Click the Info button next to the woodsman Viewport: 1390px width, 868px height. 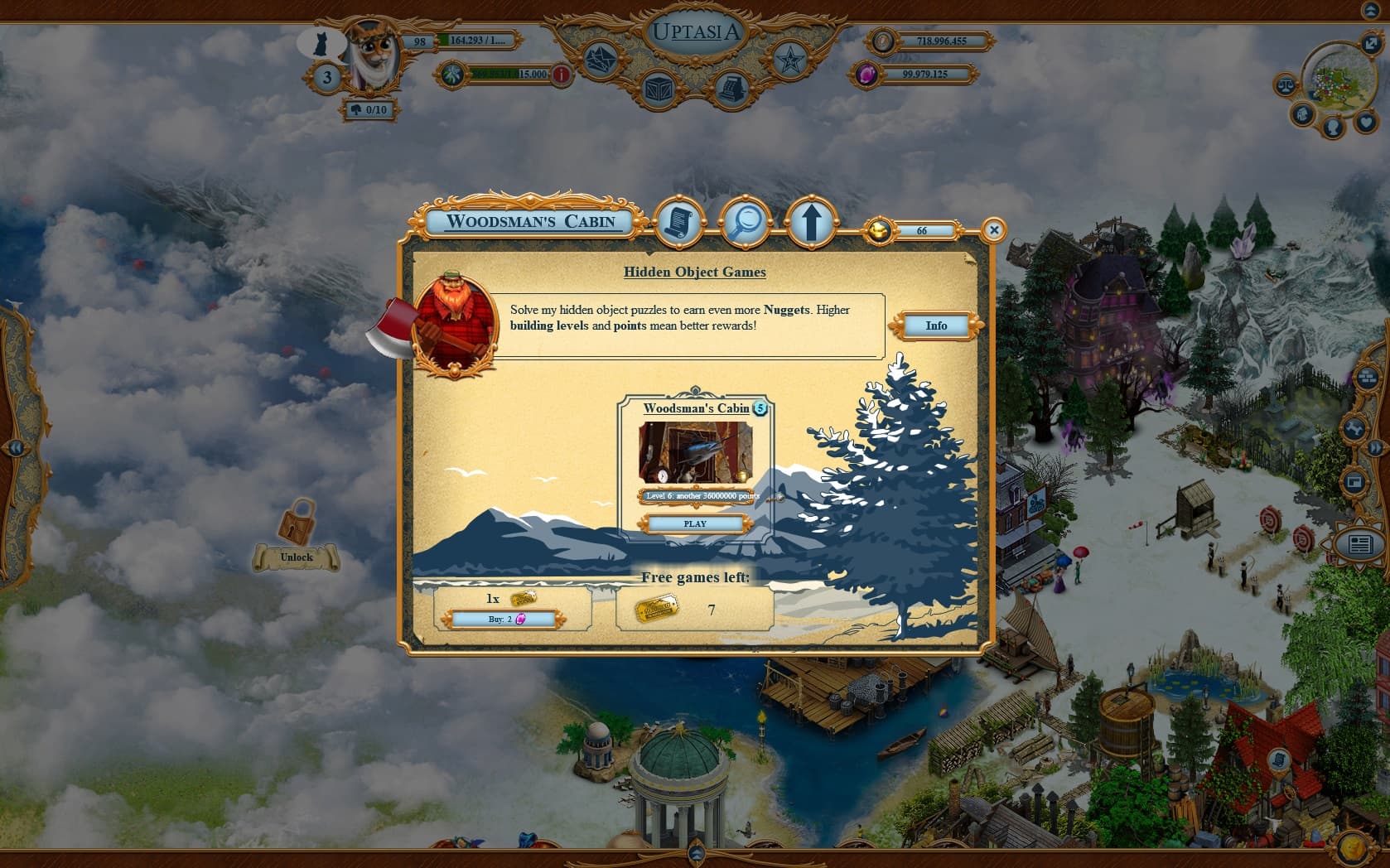point(935,325)
